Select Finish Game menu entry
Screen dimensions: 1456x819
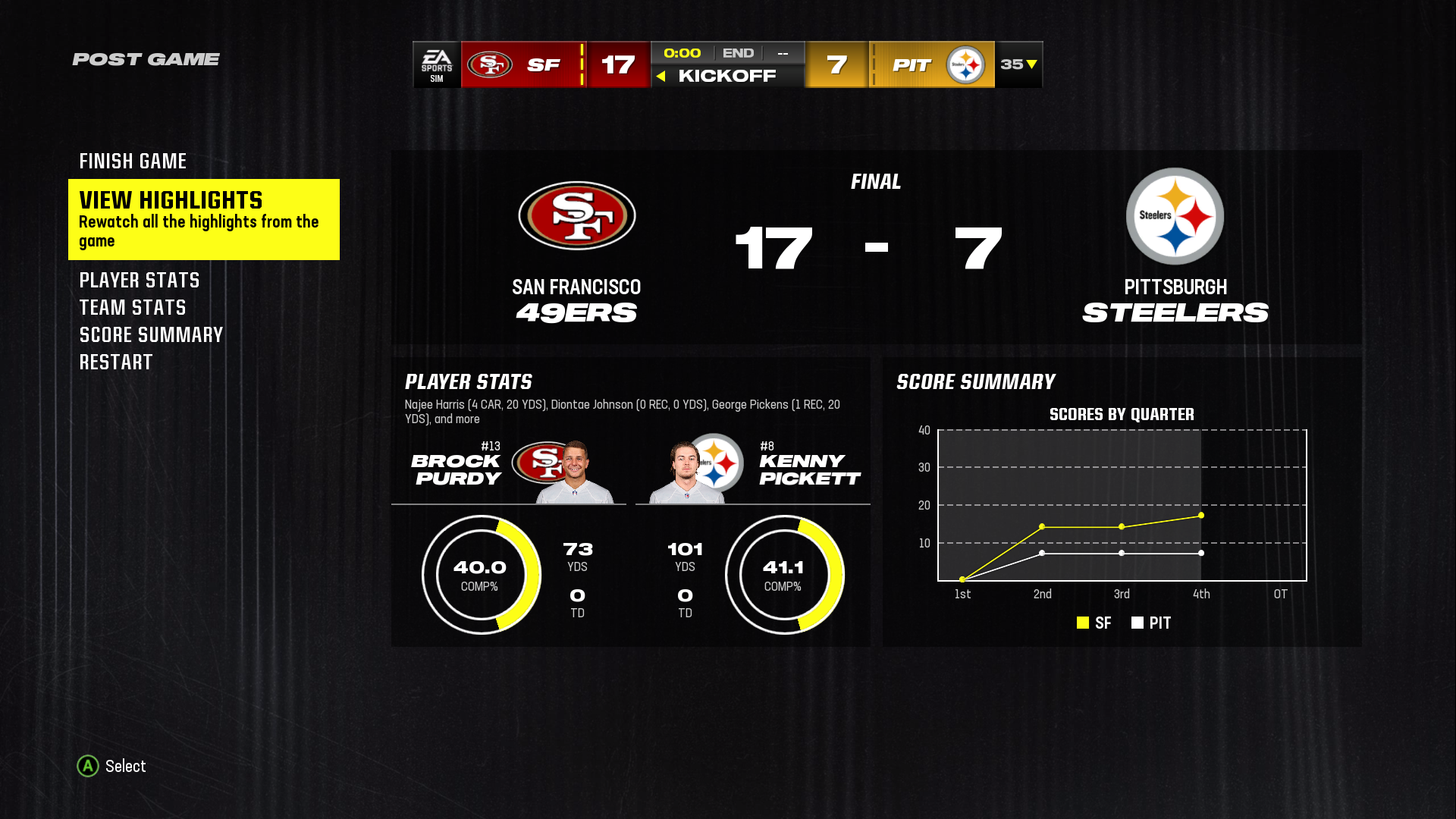pyautogui.click(x=133, y=162)
